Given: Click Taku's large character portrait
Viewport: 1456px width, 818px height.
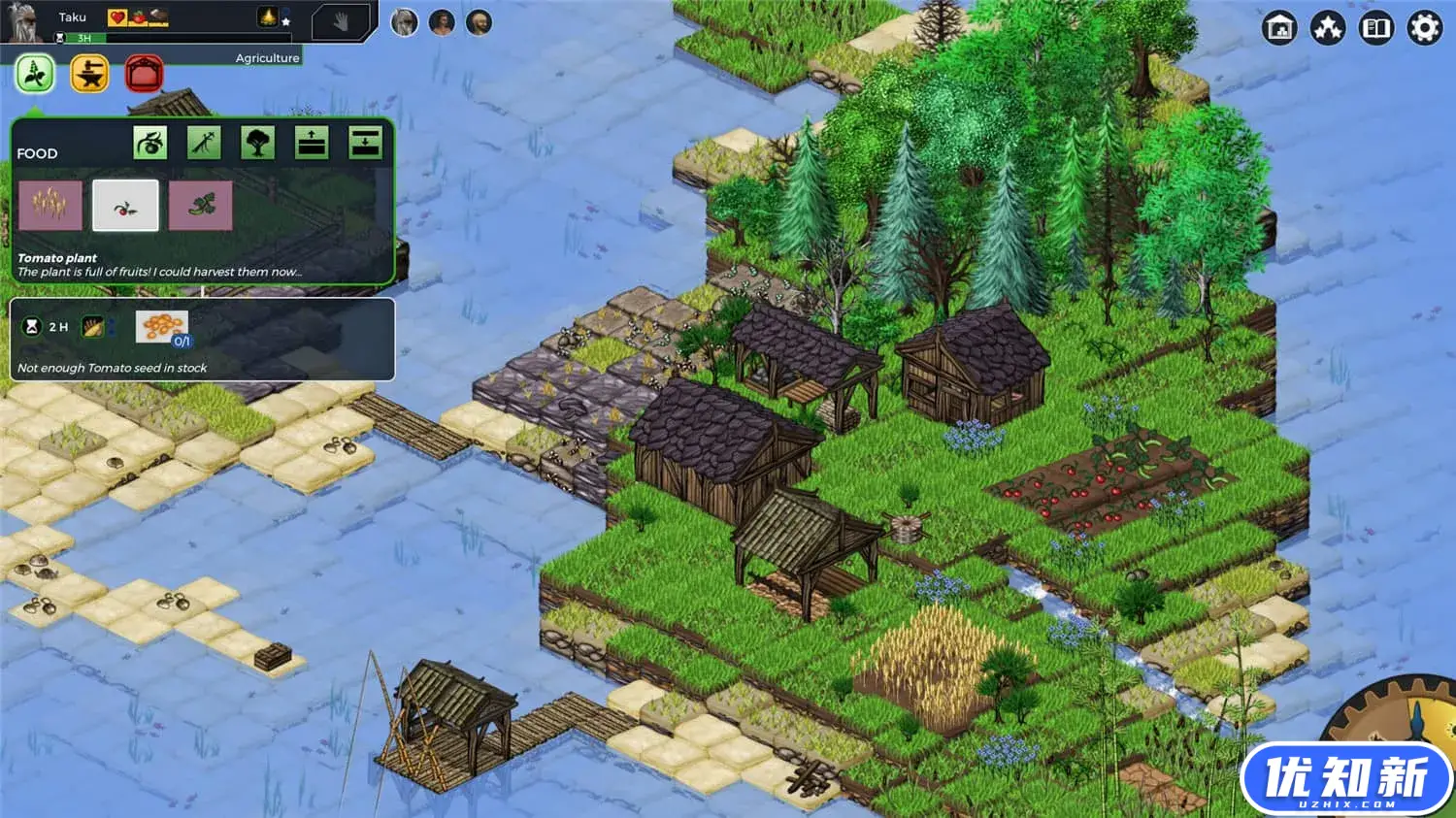Looking at the screenshot, I should (x=22, y=20).
